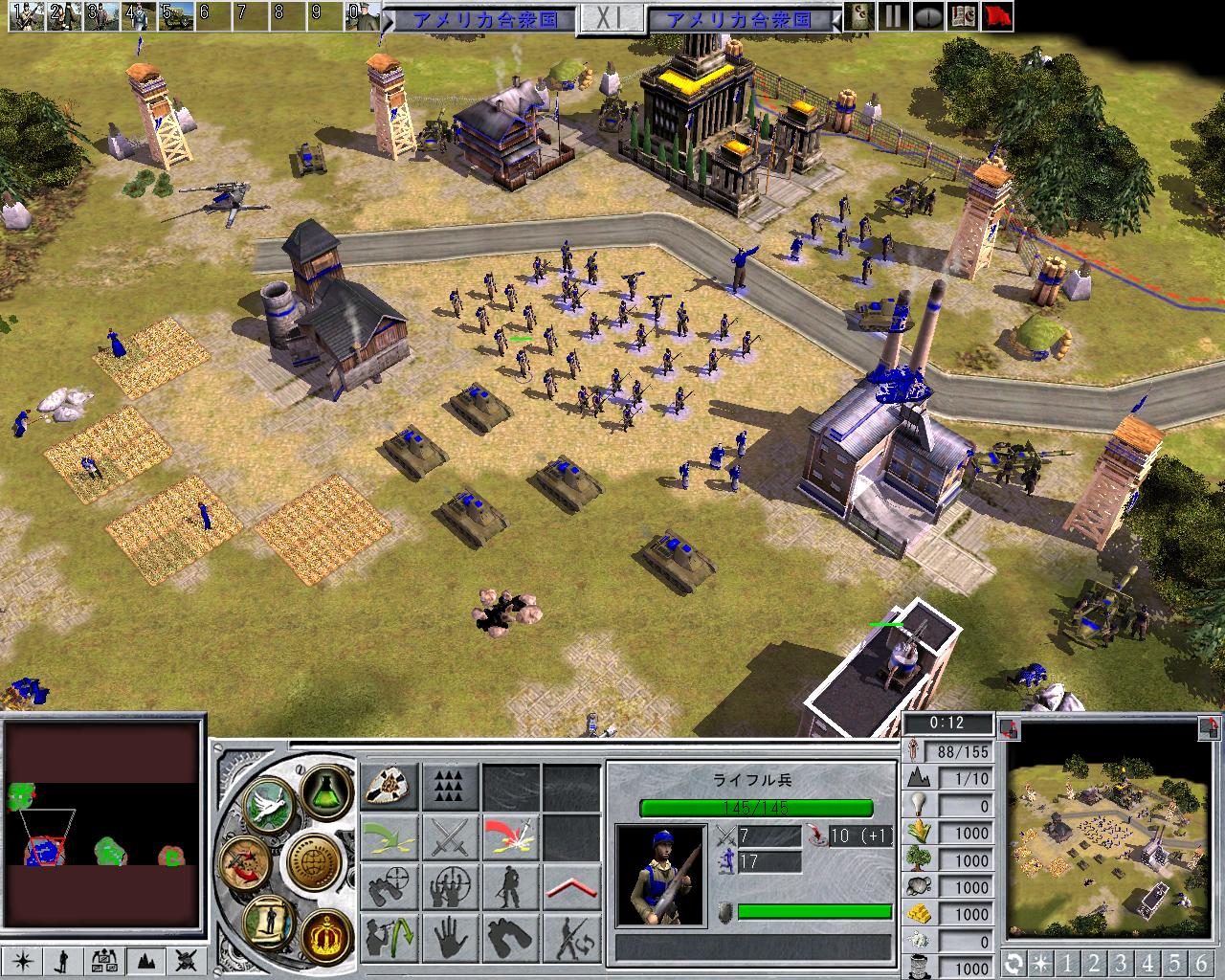Open the golden crown menu
This screenshot has height=980, width=1225.
324,931
